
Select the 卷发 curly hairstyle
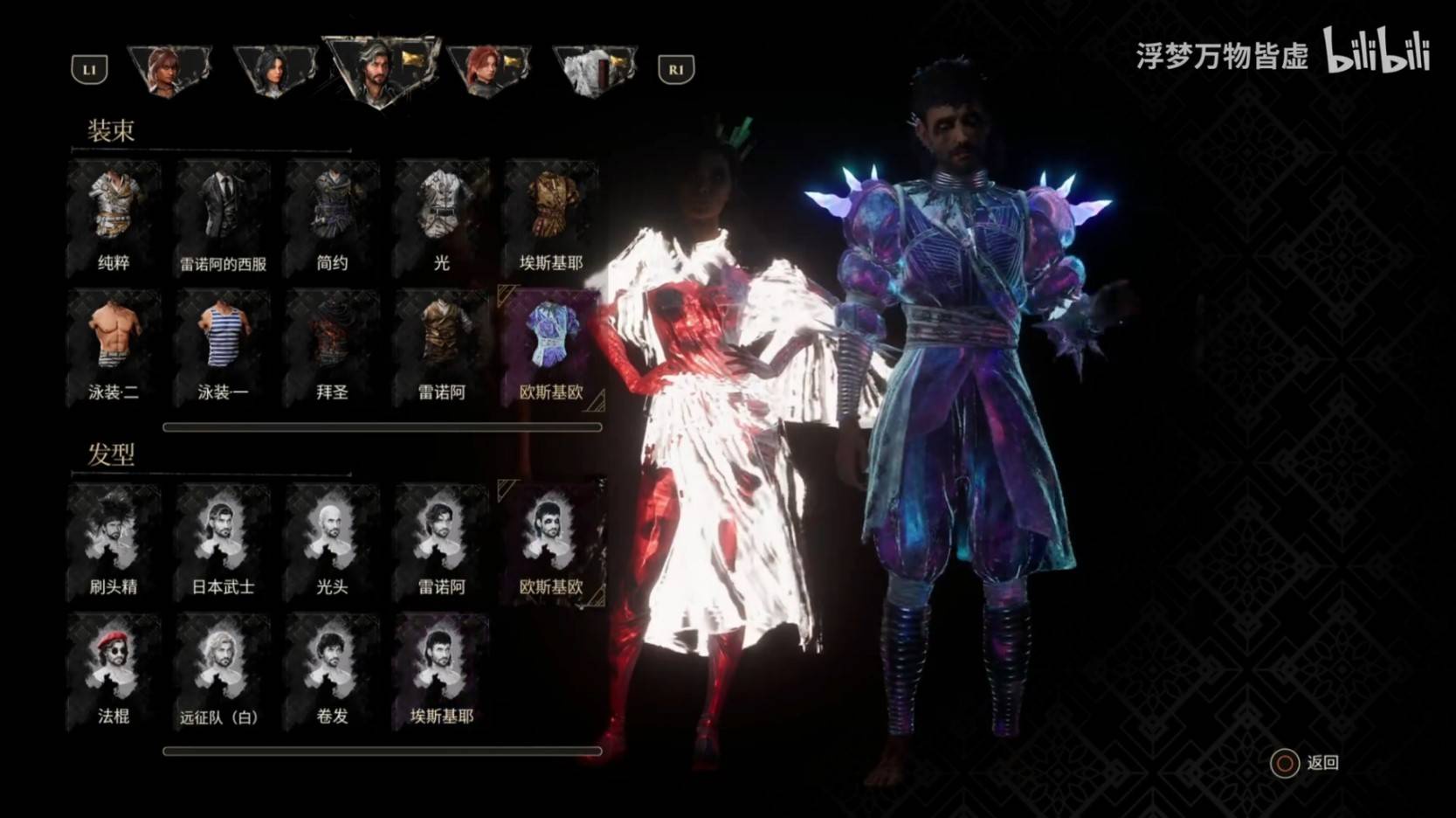tap(332, 669)
